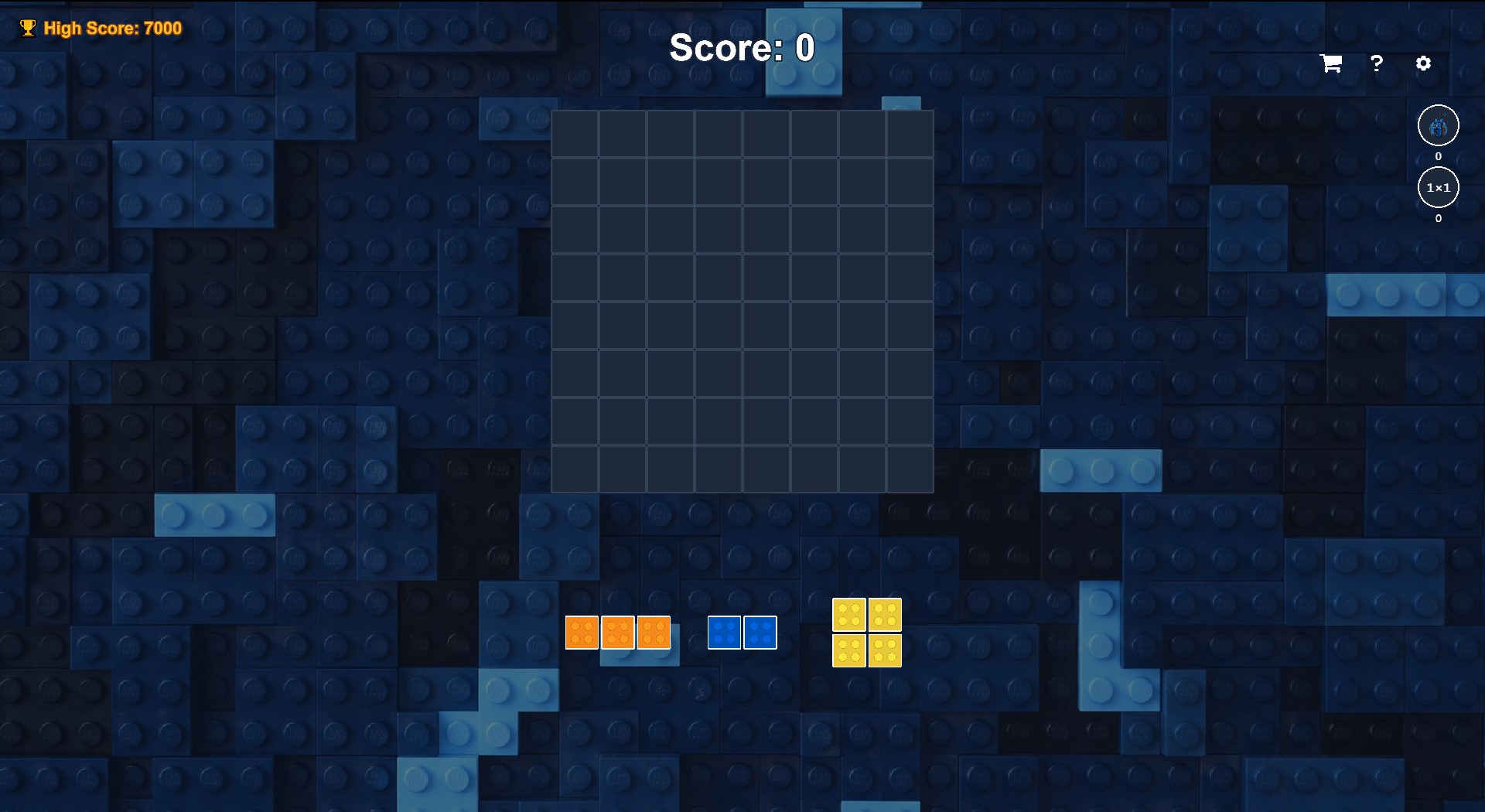Screen dimensions: 1485x812
Task: Click the bottom-left corner grid cell
Action: [x=575, y=467]
